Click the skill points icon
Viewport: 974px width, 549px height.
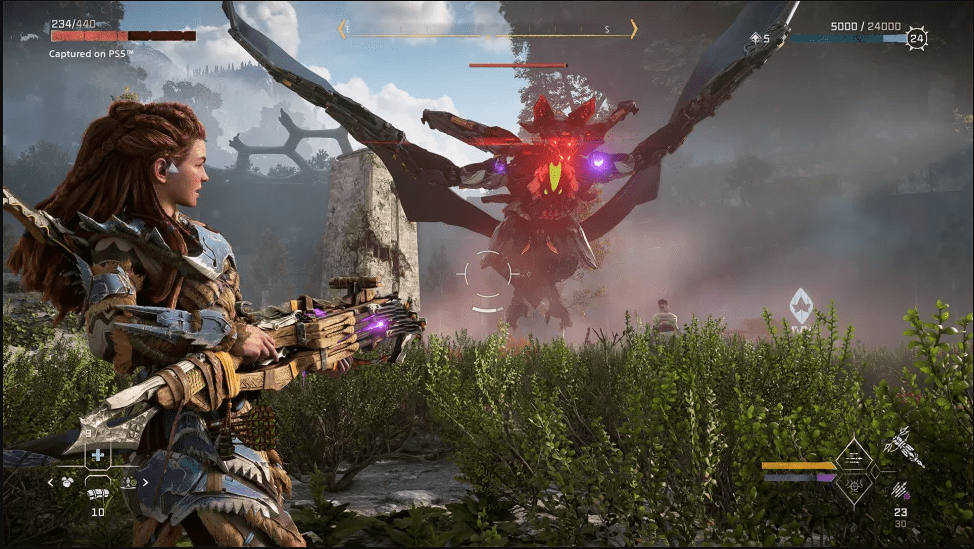pyautogui.click(x=755, y=39)
